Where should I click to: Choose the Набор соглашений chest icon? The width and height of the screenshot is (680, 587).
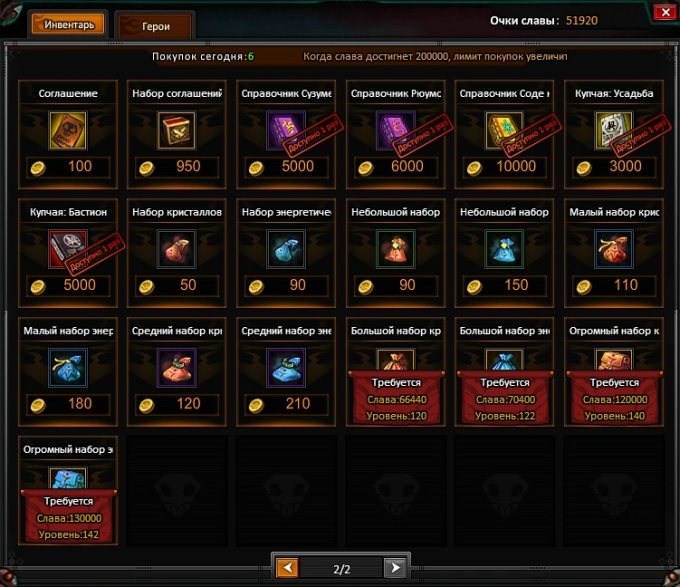click(177, 130)
